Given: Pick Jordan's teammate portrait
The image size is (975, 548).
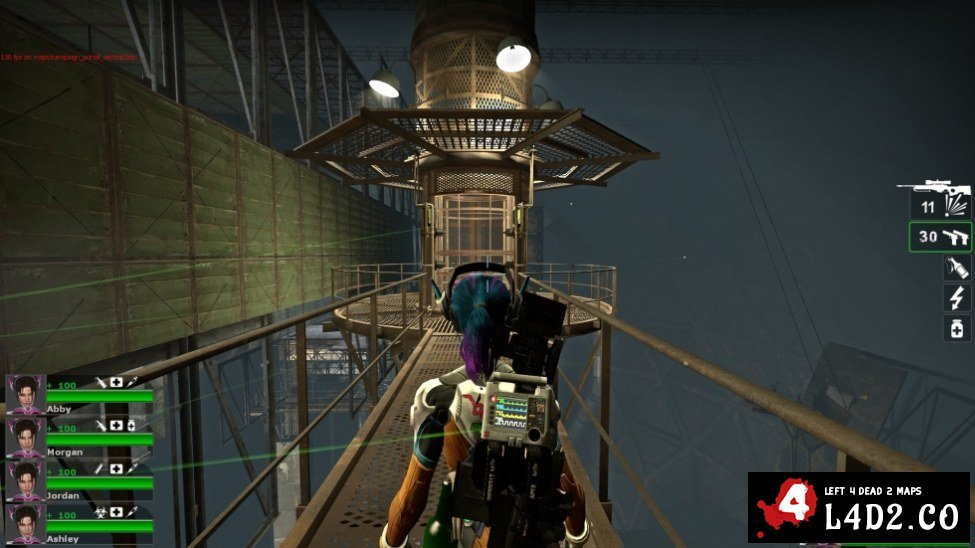Looking at the screenshot, I should pos(25,480).
